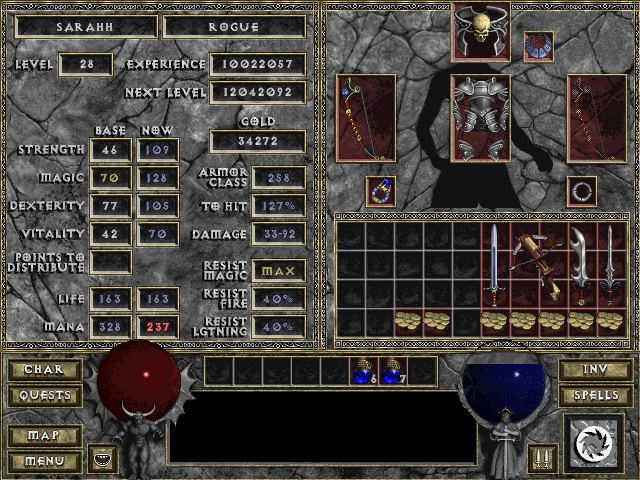Open the SPELLS book
The image size is (640, 480).
click(x=595, y=396)
